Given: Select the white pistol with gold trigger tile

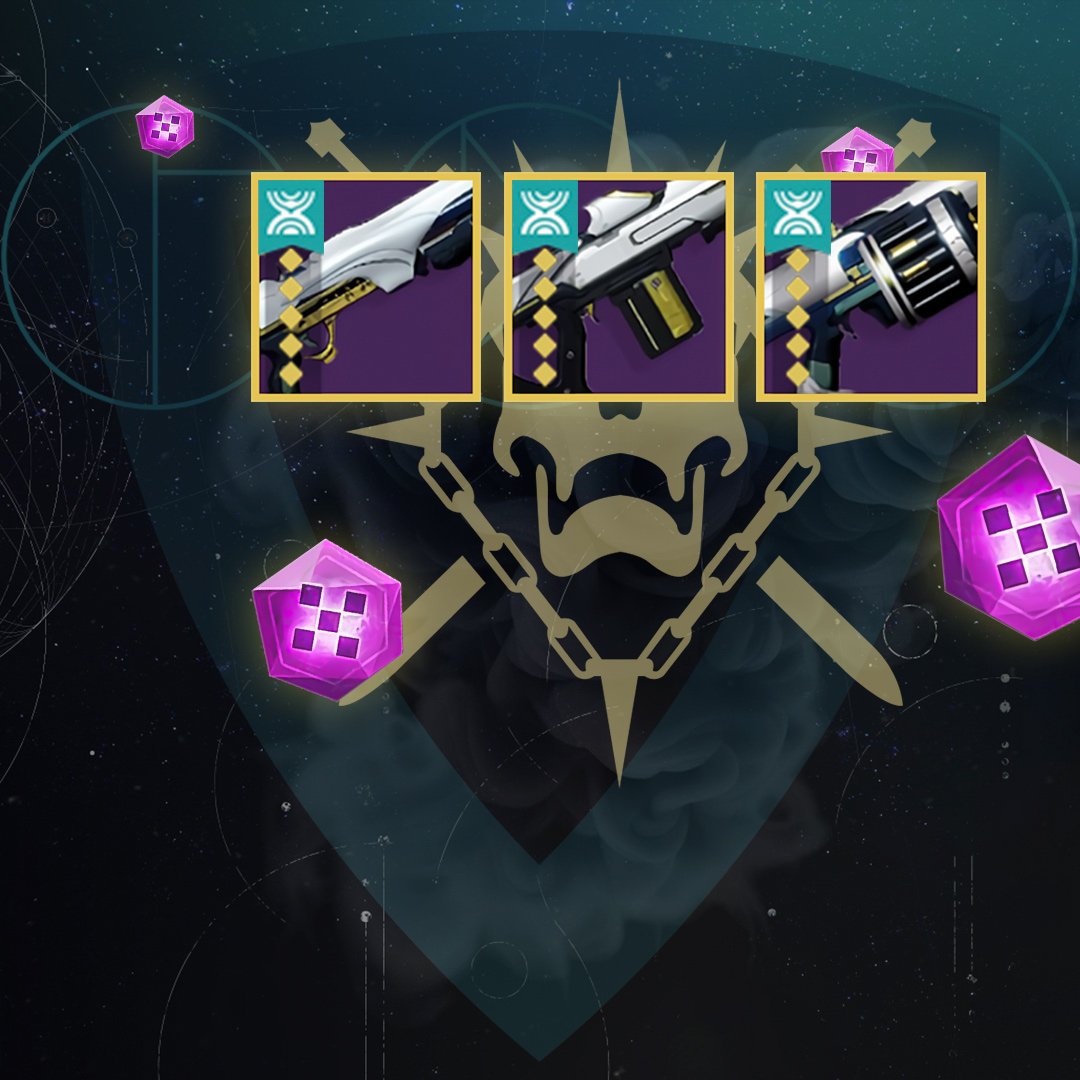Looking at the screenshot, I should pos(367,287).
